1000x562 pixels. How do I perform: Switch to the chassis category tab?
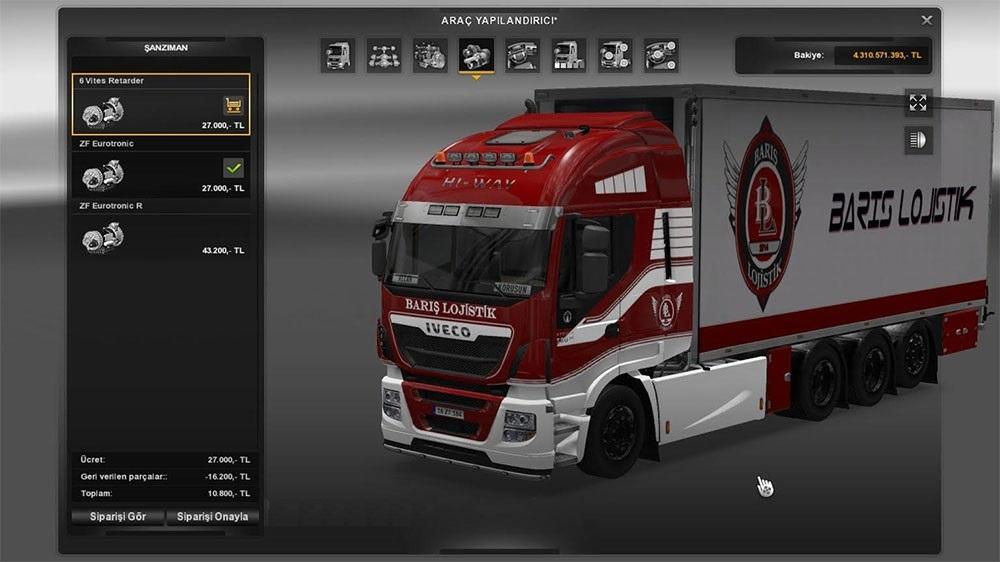384,55
